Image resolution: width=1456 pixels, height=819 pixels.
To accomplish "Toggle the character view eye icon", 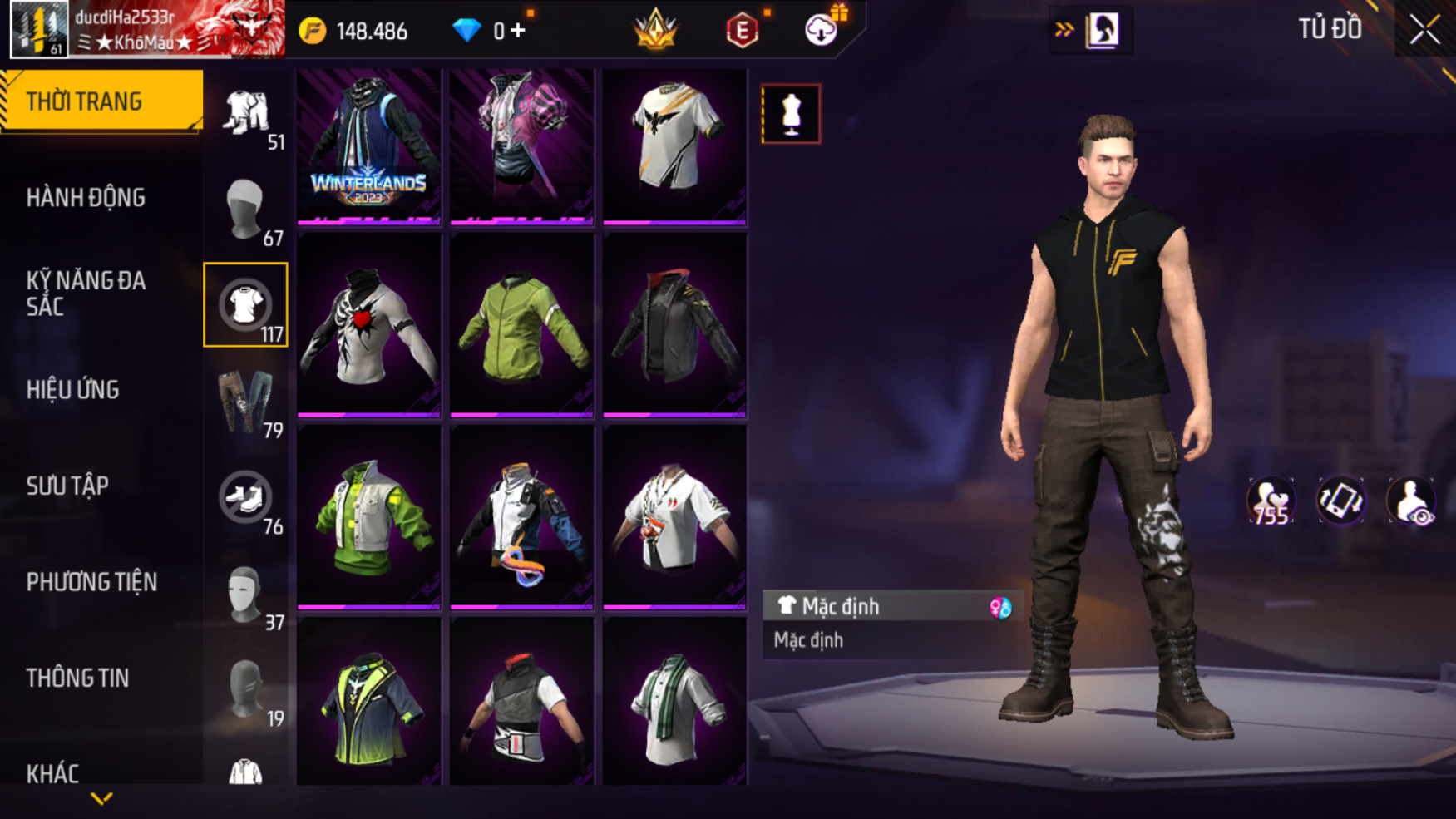I will click(x=1411, y=501).
